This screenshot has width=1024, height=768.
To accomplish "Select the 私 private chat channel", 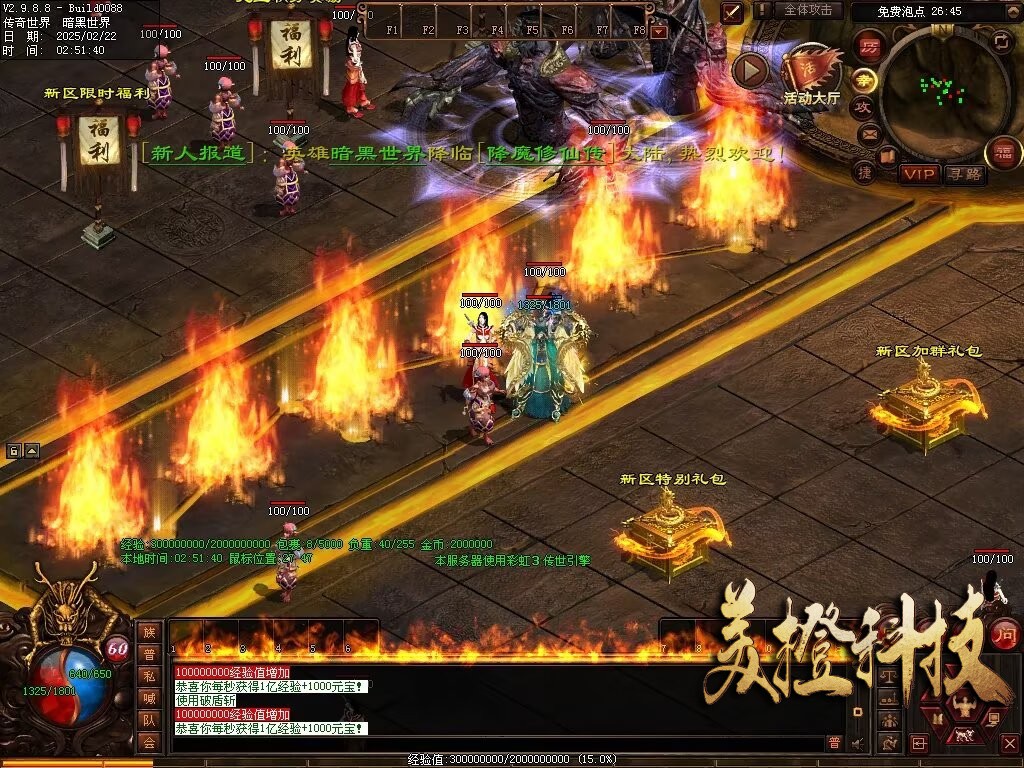I will pos(149,676).
